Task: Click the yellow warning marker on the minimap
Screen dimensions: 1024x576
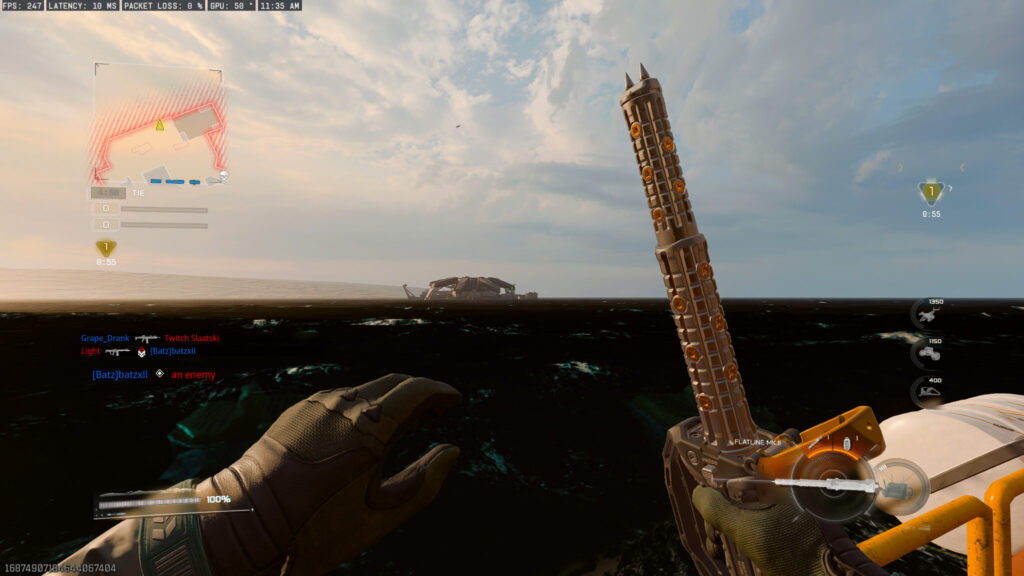Action: point(159,125)
